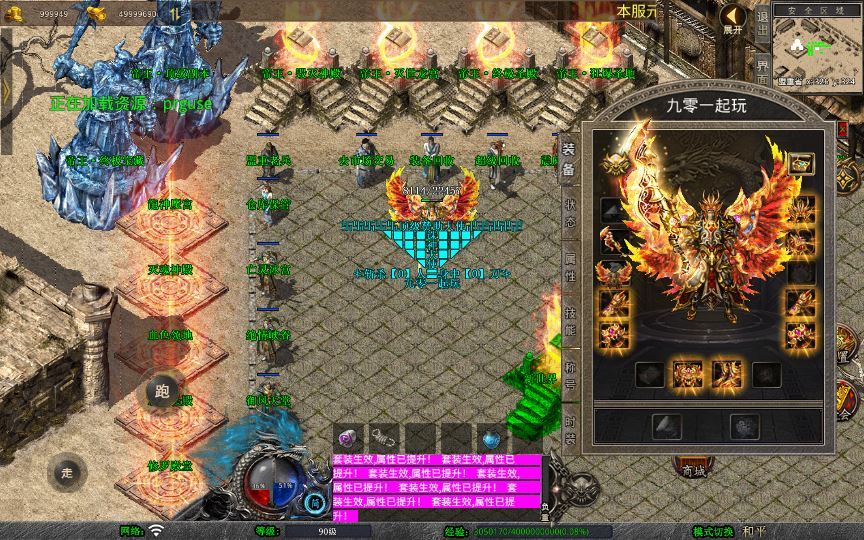This screenshot has width=864, height=540.
Task: Tap the 跑 run button
Action: tap(162, 391)
